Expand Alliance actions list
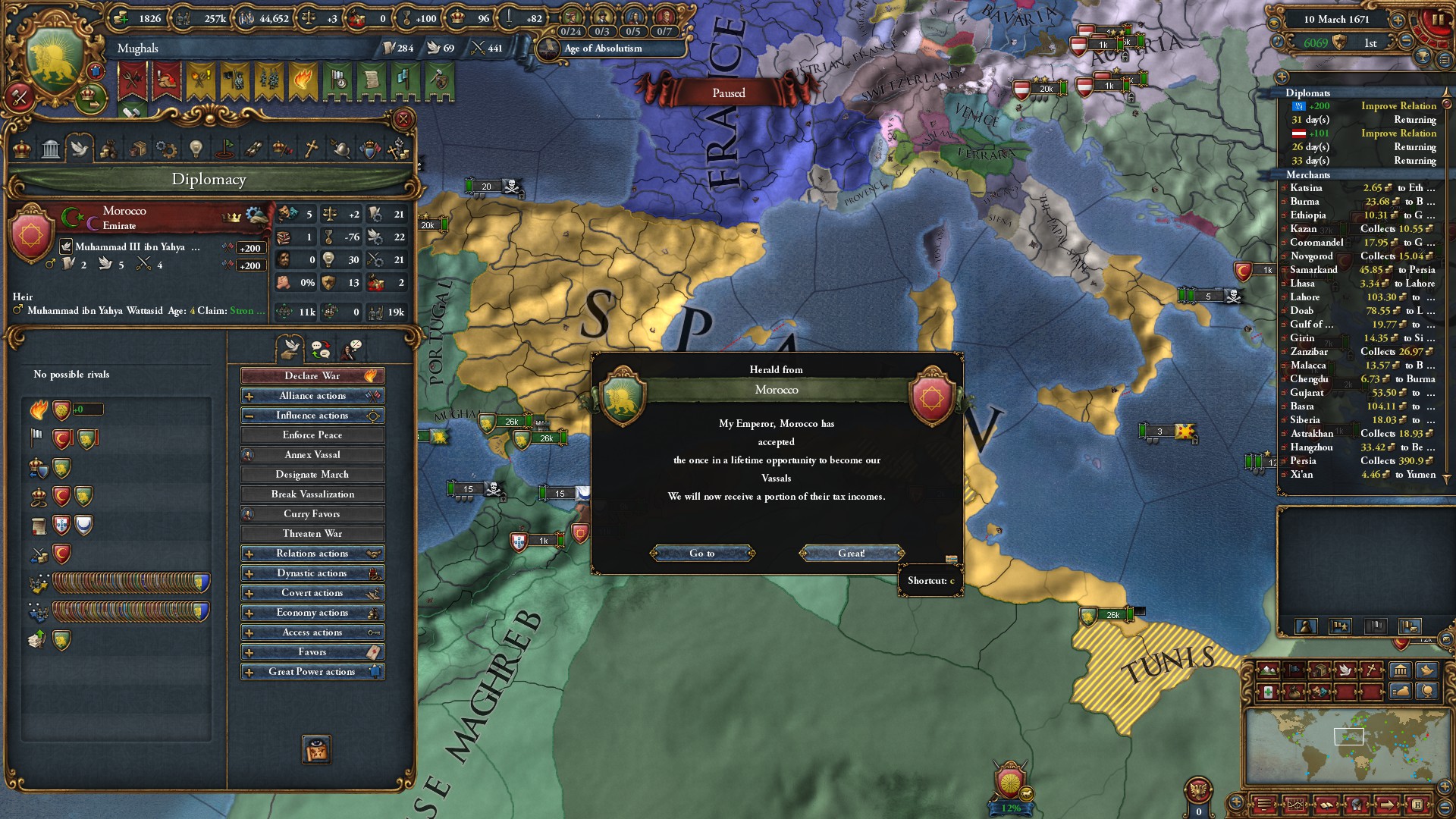1456x819 pixels. (x=312, y=396)
